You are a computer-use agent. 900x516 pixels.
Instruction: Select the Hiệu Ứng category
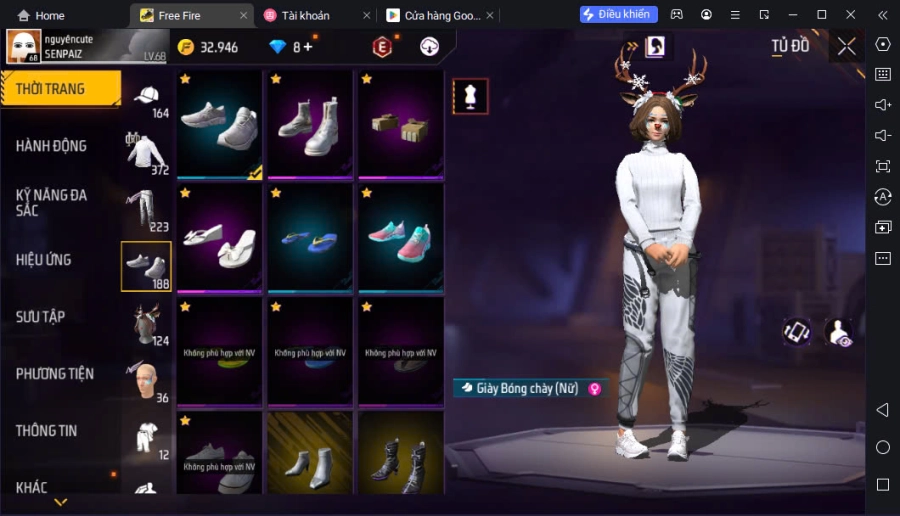coord(44,260)
